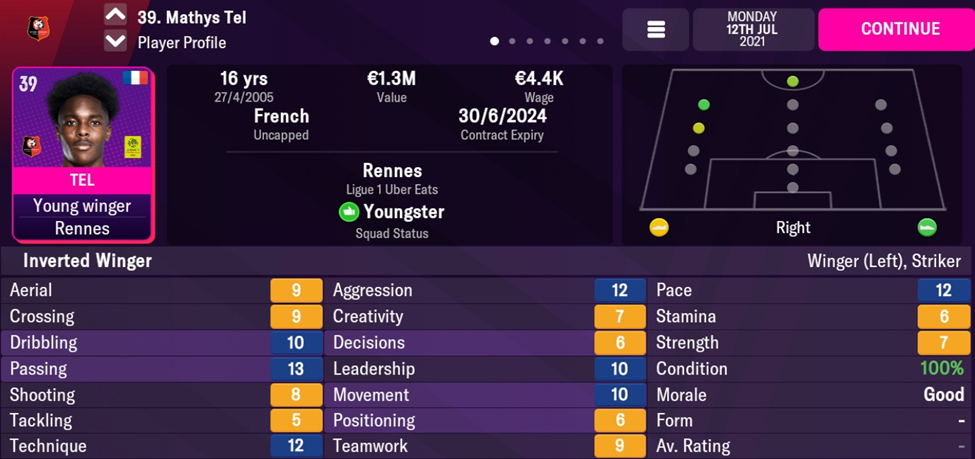Jump to the last profile page dot

point(600,42)
